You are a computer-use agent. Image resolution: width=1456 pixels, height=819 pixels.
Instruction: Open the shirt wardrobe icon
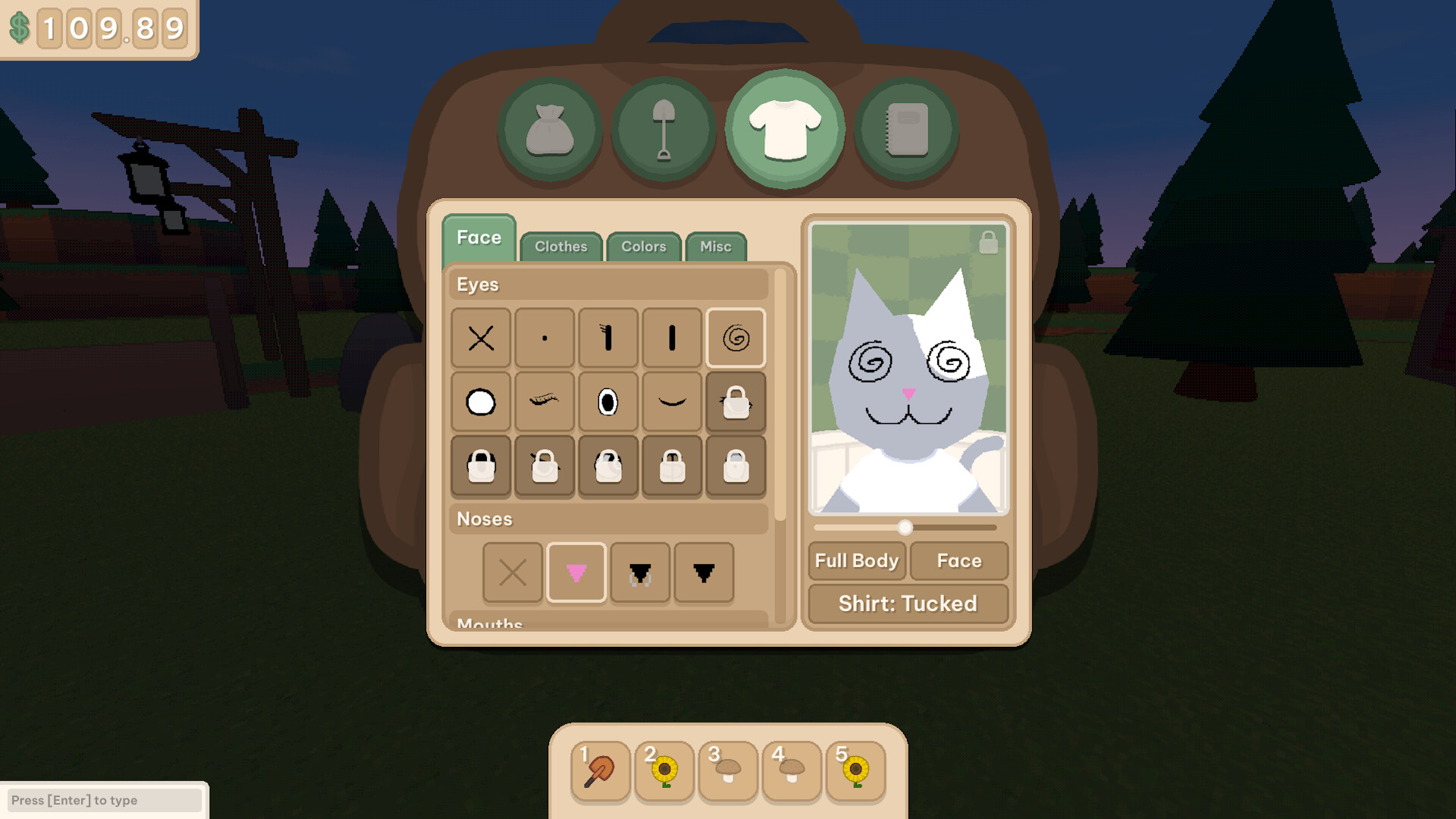(x=785, y=127)
